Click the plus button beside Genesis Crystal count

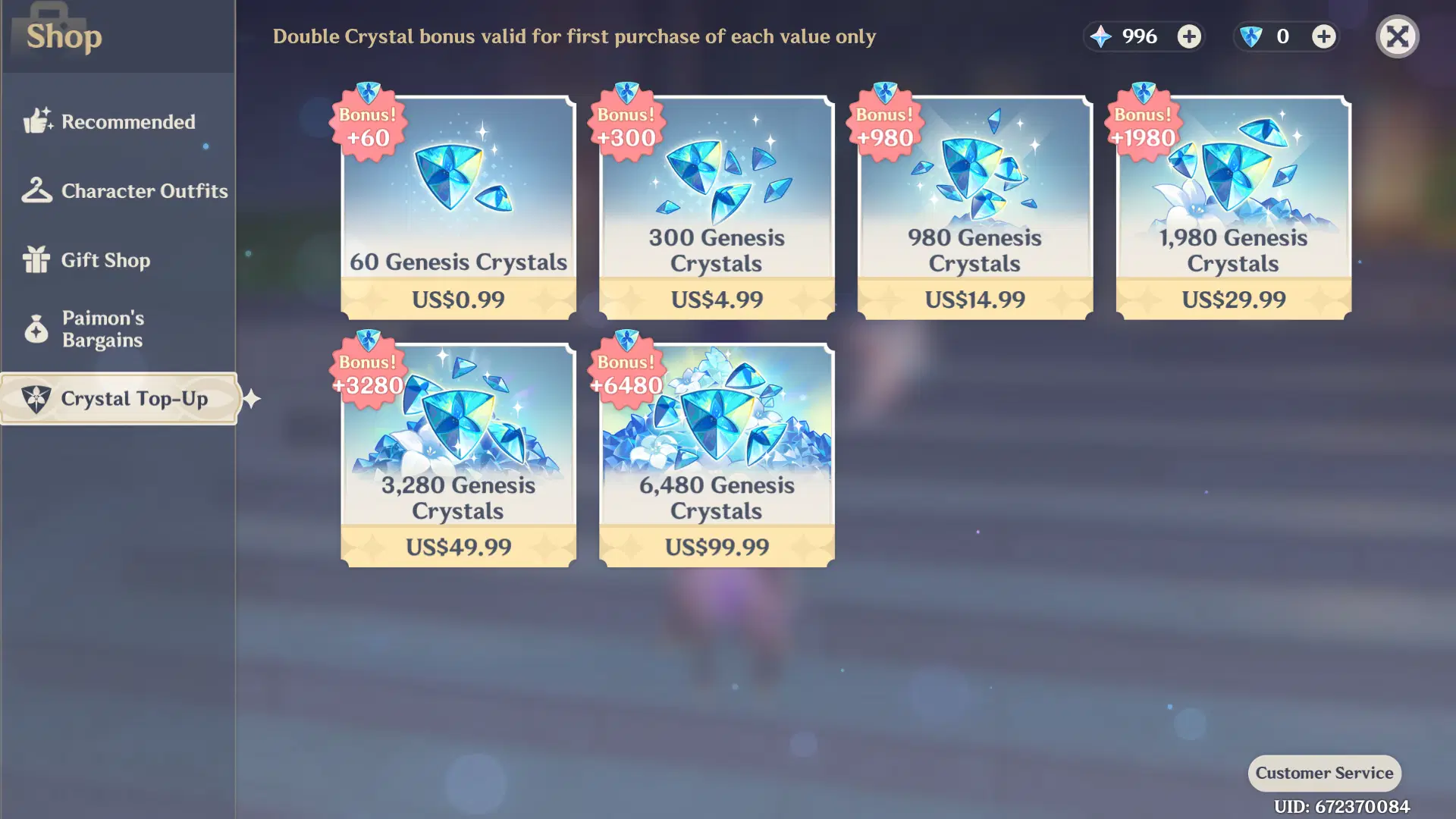(1323, 36)
